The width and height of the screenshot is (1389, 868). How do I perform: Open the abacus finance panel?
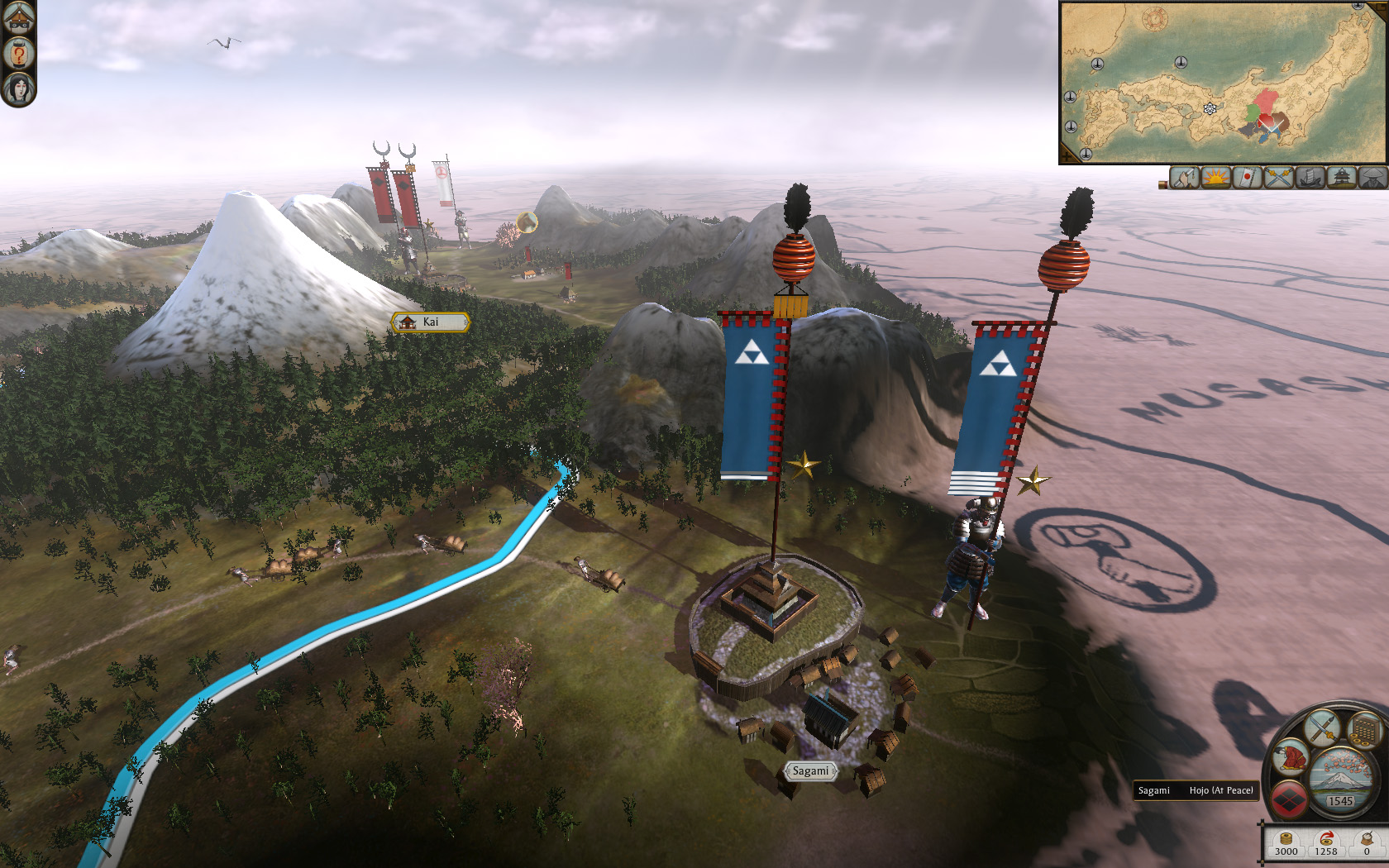[x=1365, y=731]
